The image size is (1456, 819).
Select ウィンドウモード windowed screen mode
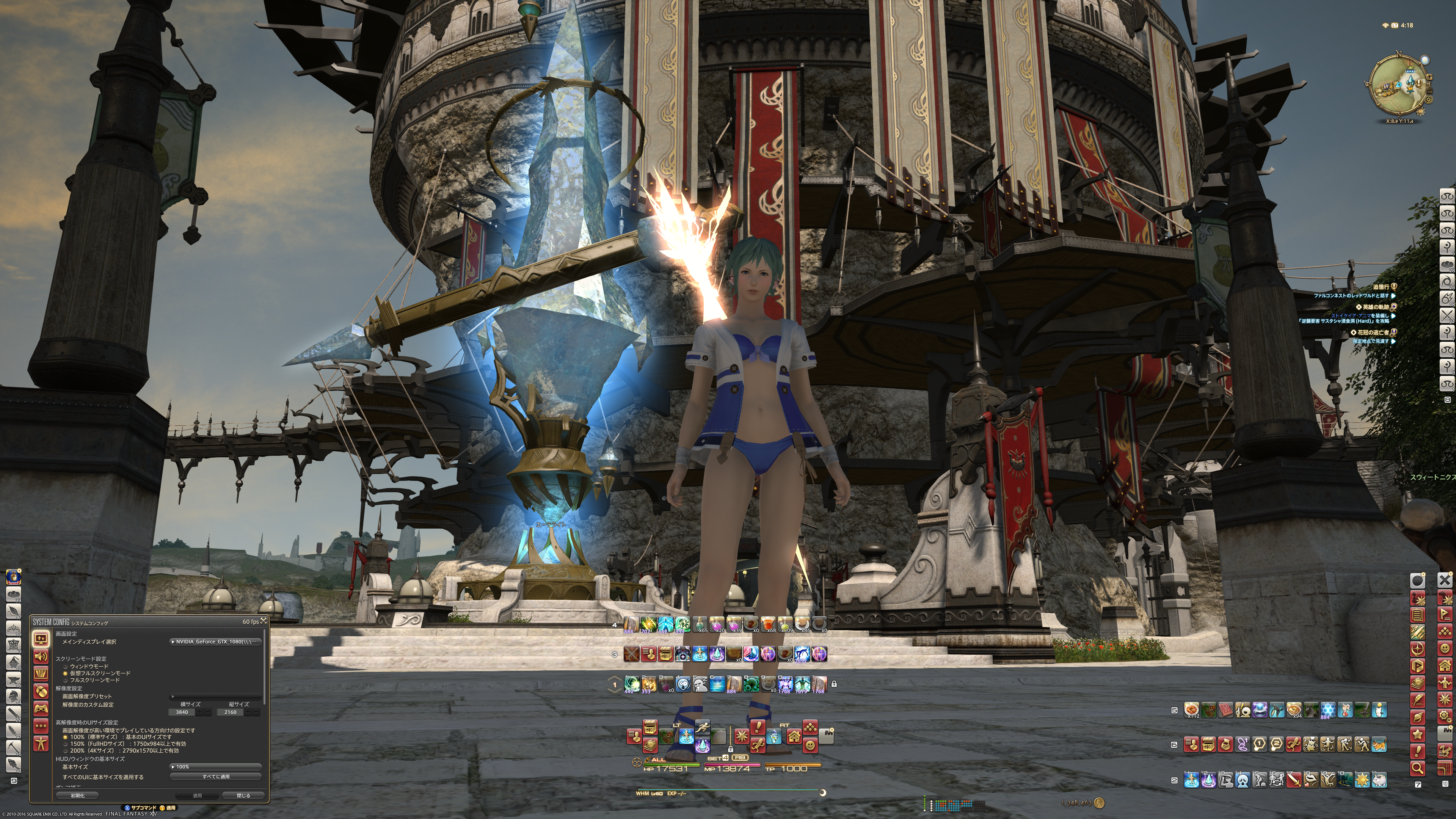66,667
